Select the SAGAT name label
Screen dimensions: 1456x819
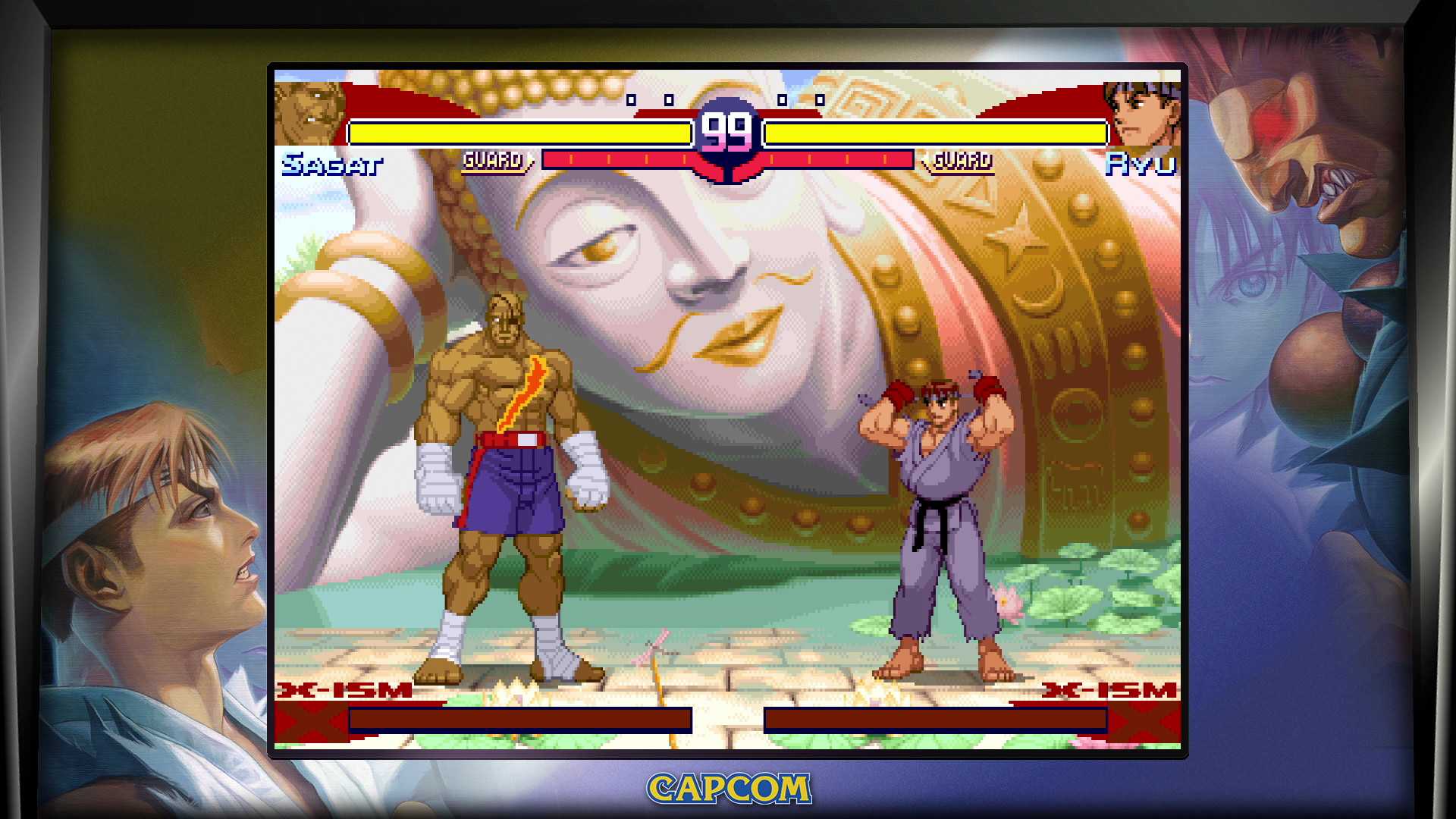[x=331, y=163]
